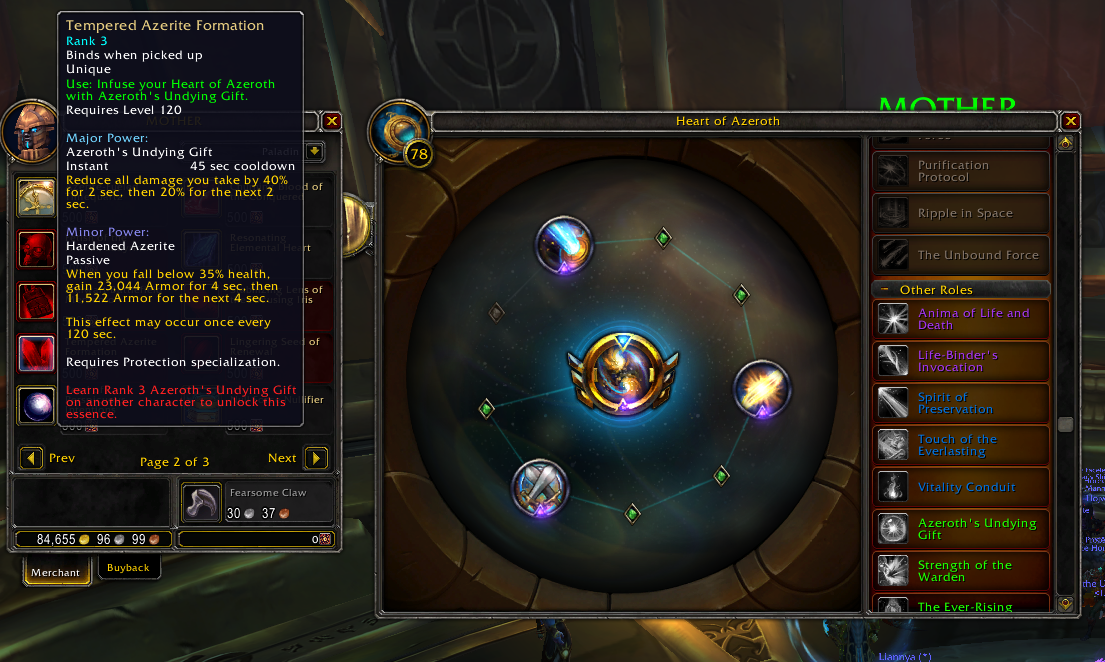Select The Unbound Force essence
This screenshot has height=662, width=1105.
coord(962,255)
